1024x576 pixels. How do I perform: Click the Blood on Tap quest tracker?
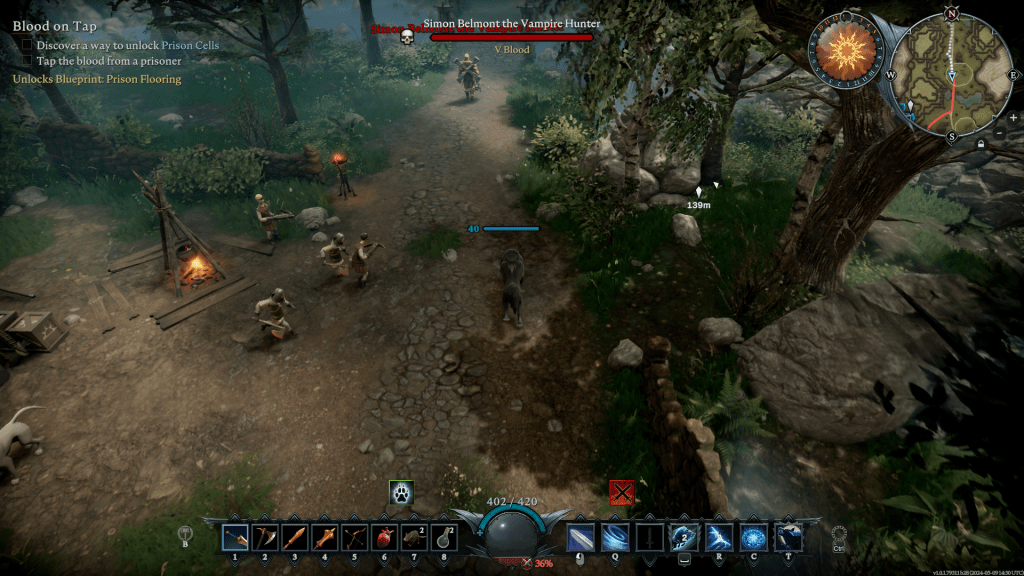(x=55, y=26)
